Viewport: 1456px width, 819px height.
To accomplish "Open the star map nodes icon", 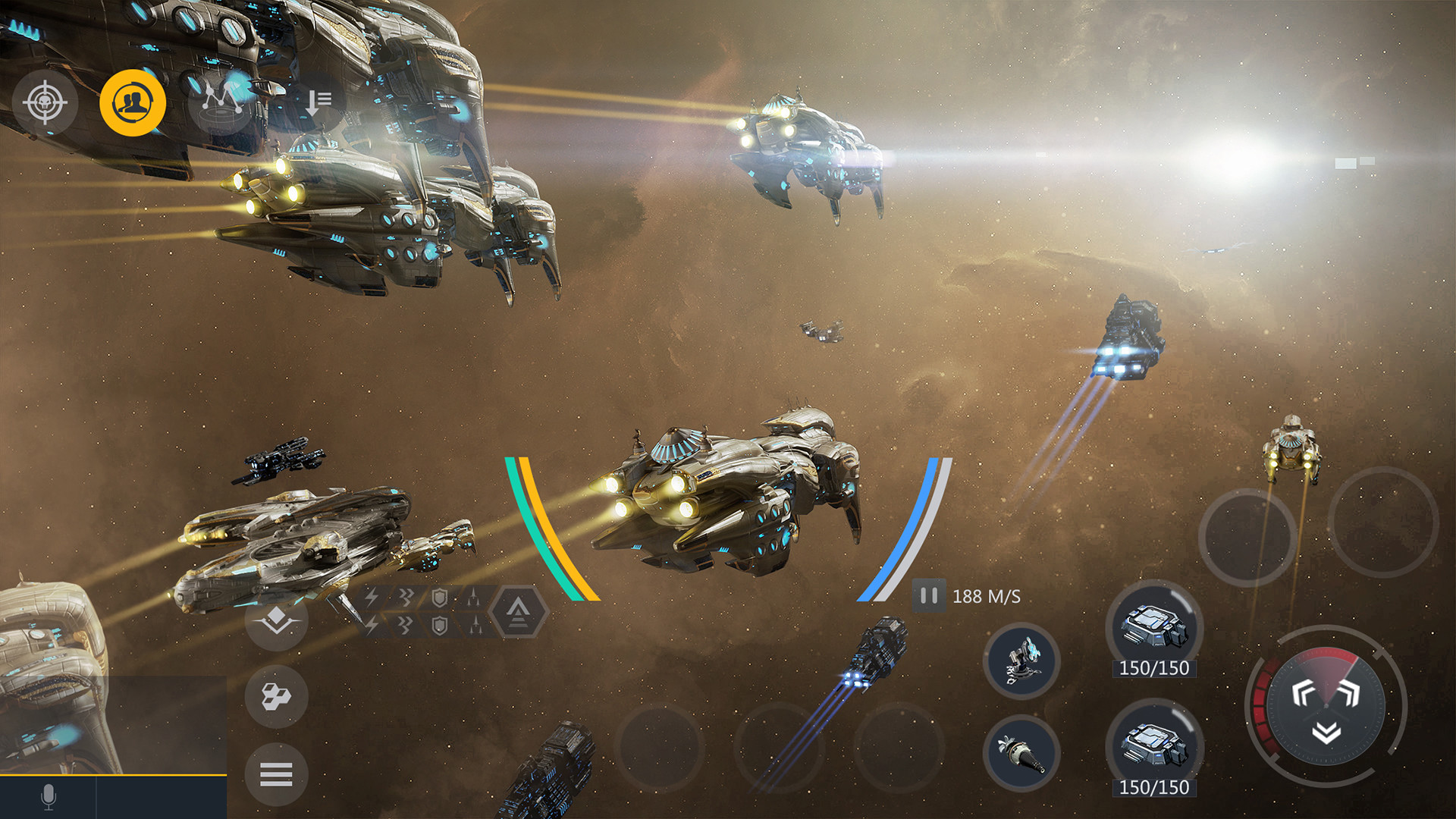I will (221, 102).
